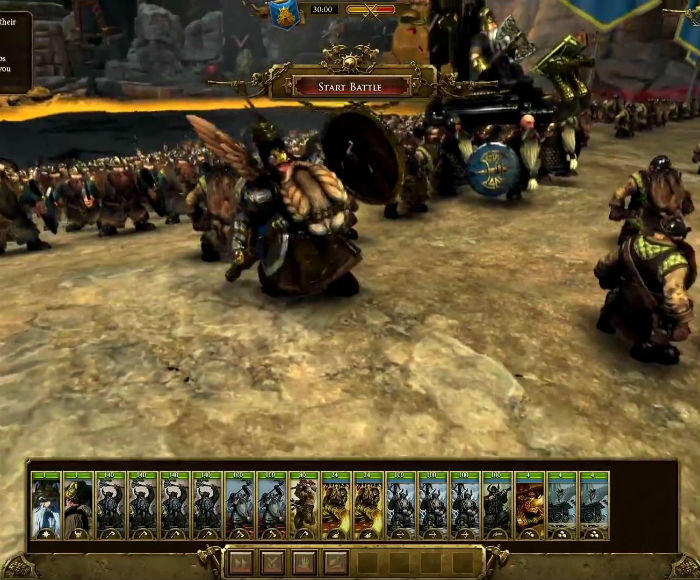Click the raised-hand halt order button

(x=304, y=563)
